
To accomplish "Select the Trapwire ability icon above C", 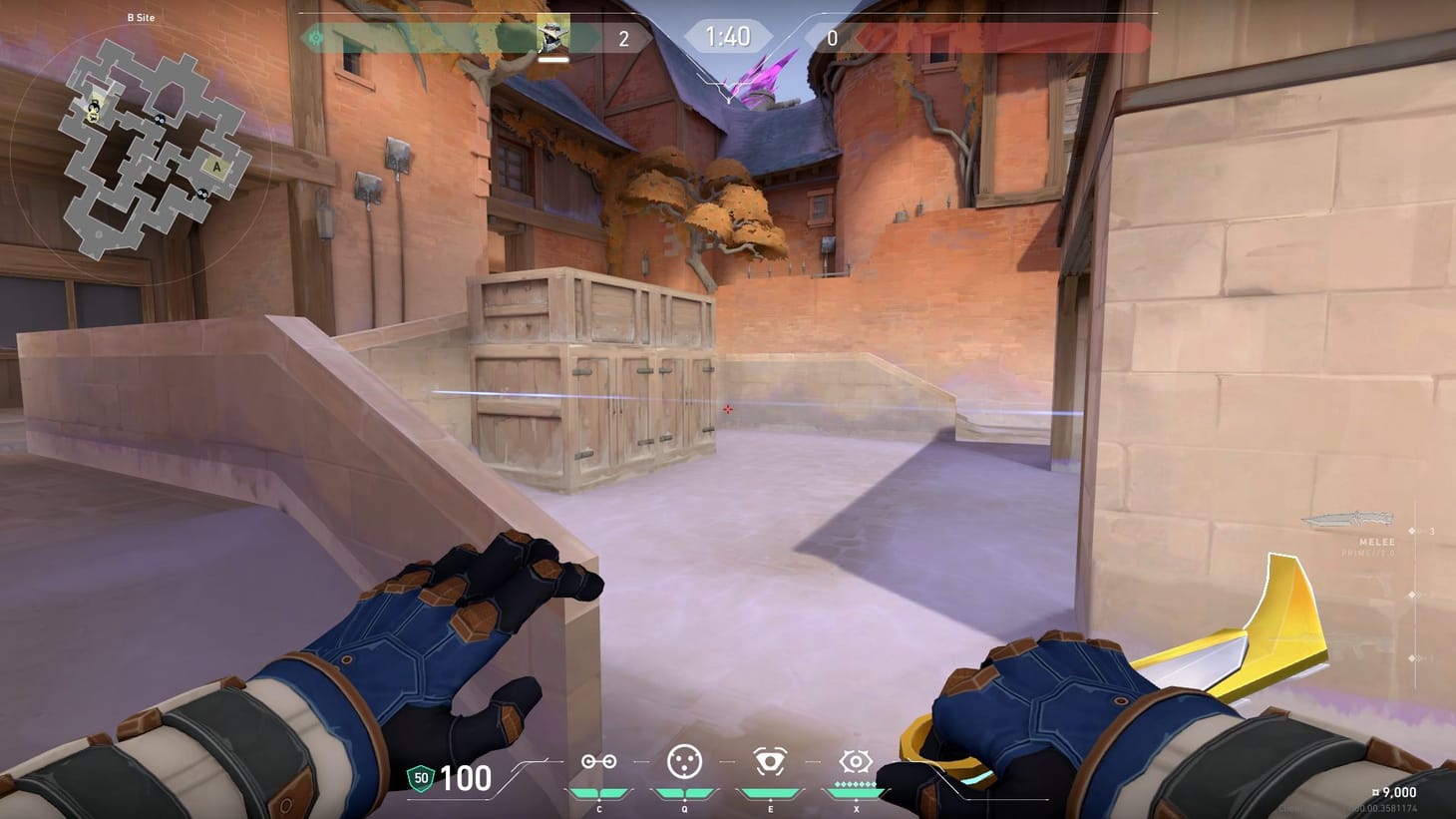I will 599,763.
